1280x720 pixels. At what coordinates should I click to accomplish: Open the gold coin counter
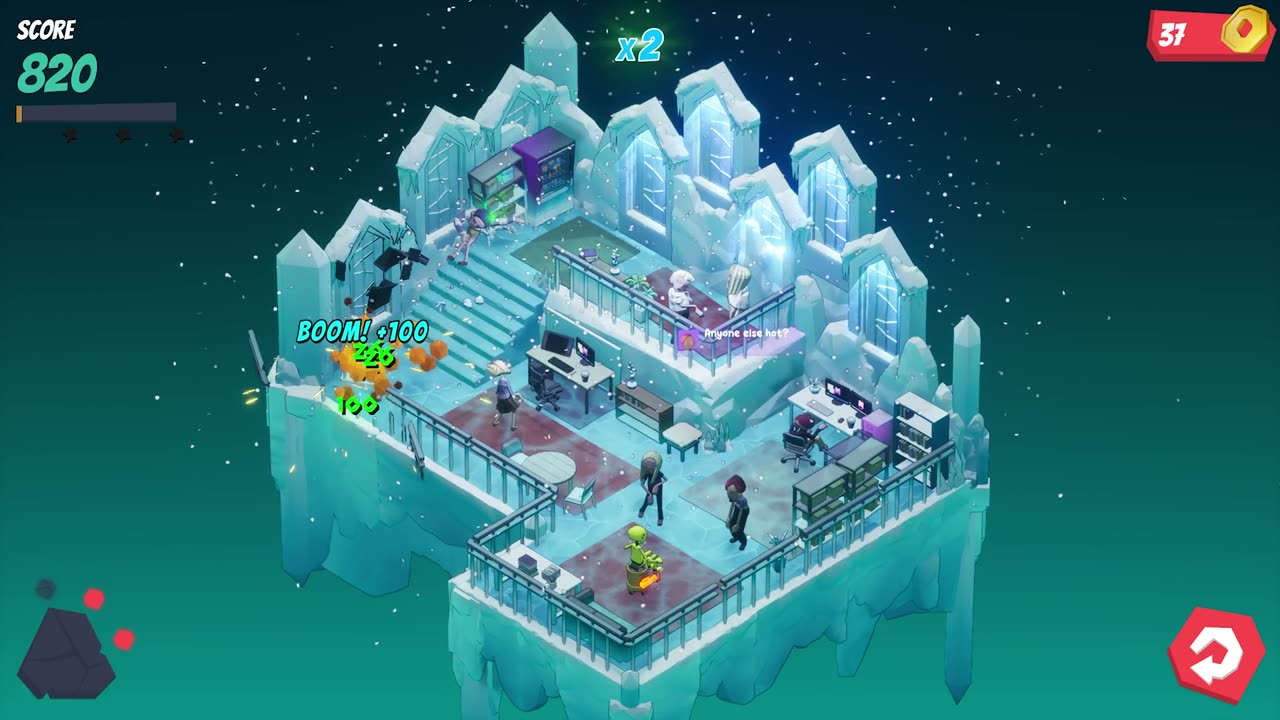coord(1210,34)
